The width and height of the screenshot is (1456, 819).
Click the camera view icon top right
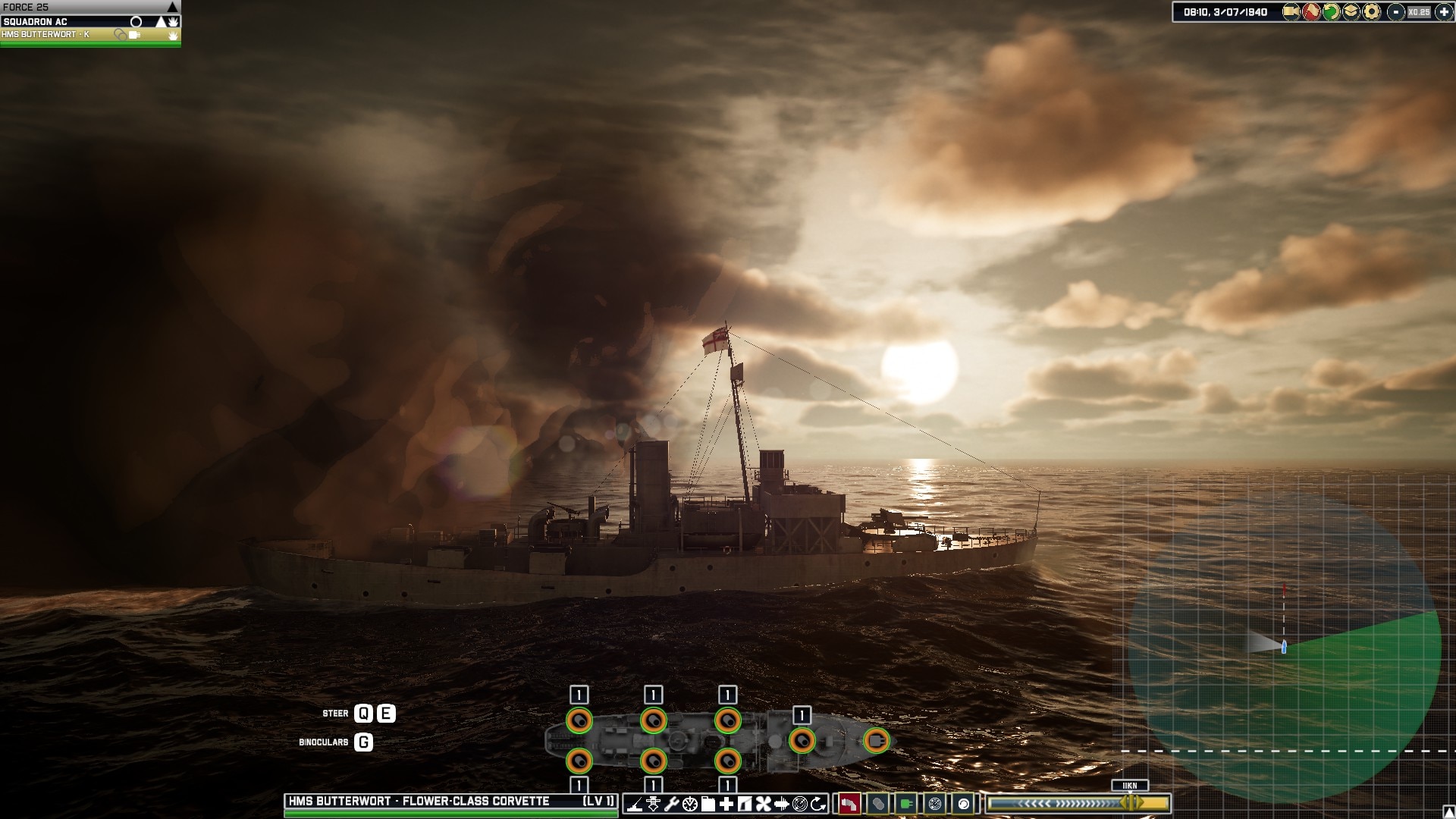[1291, 12]
